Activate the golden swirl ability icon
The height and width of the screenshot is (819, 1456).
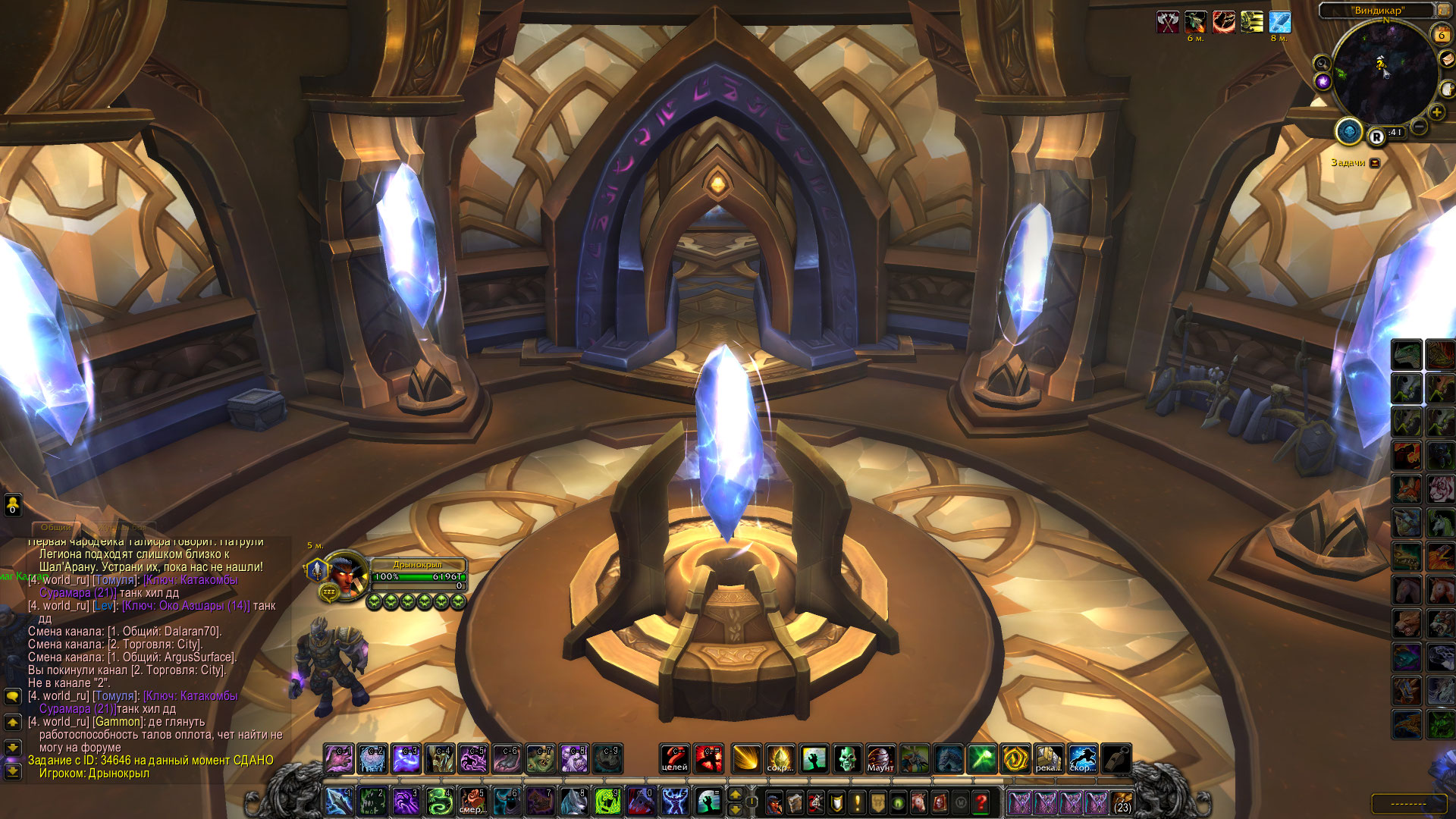(1015, 758)
